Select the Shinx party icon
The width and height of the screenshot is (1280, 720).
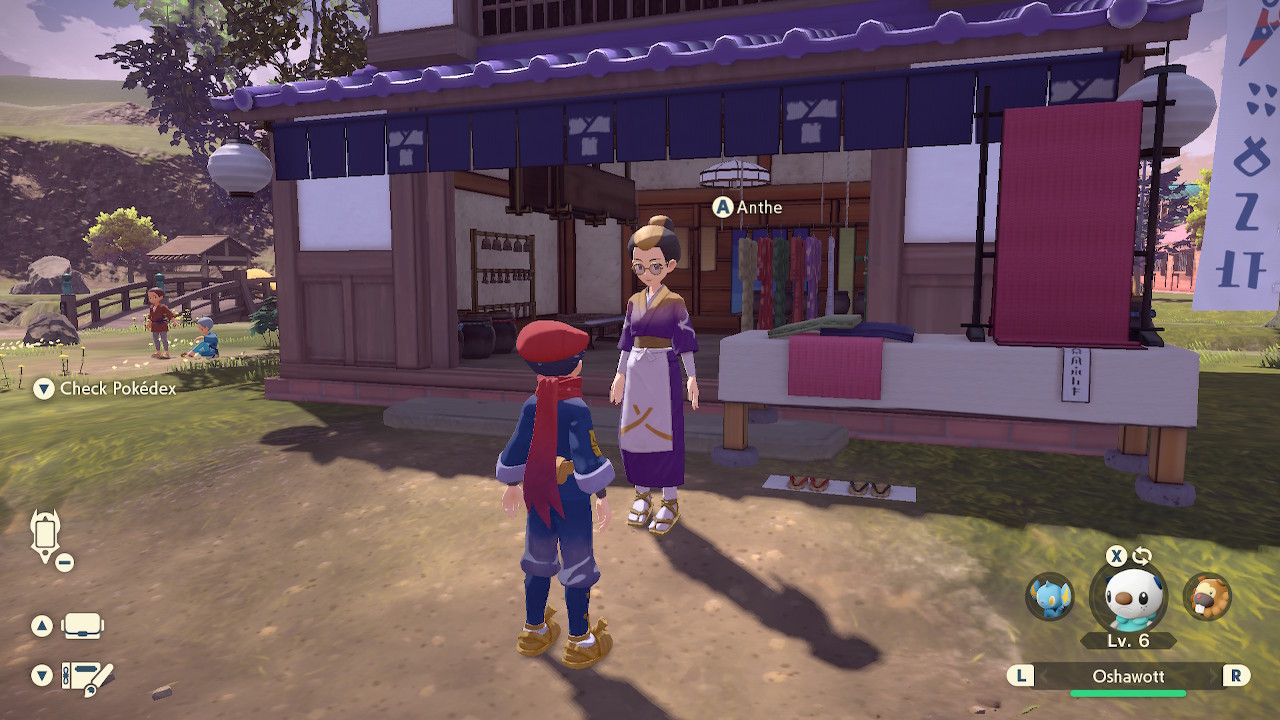click(1050, 597)
